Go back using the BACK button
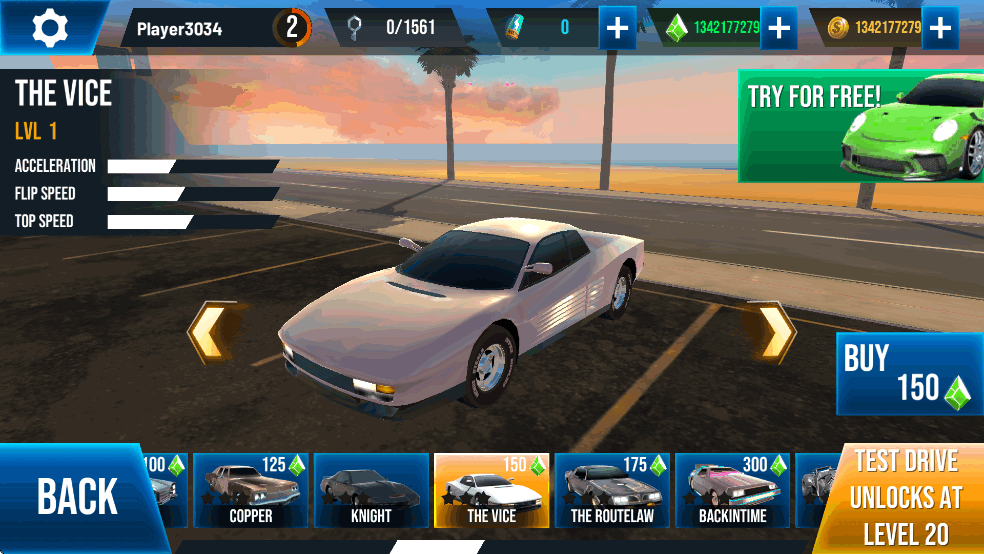984x554 pixels. [78, 496]
